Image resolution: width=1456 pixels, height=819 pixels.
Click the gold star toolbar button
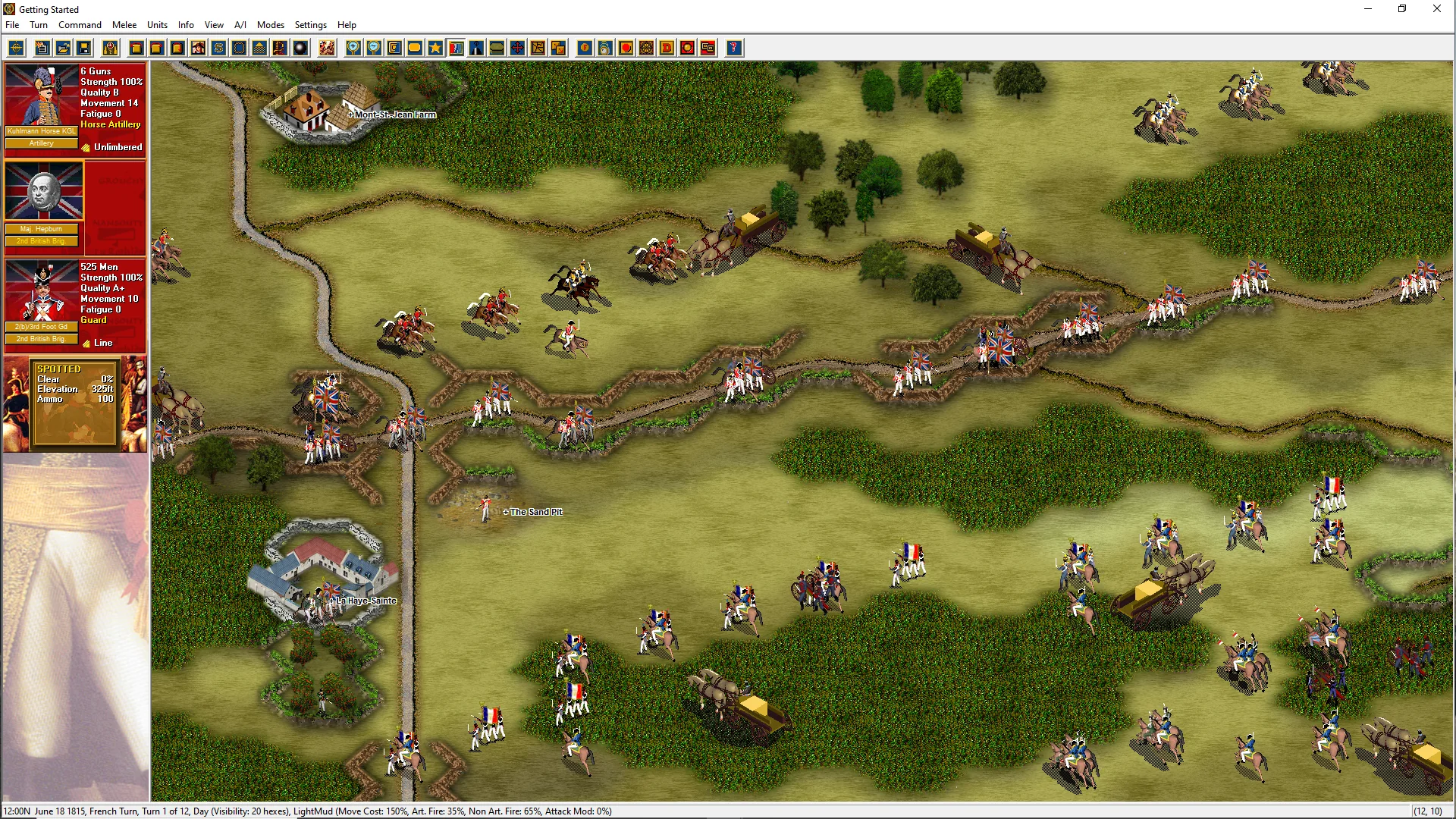click(435, 49)
